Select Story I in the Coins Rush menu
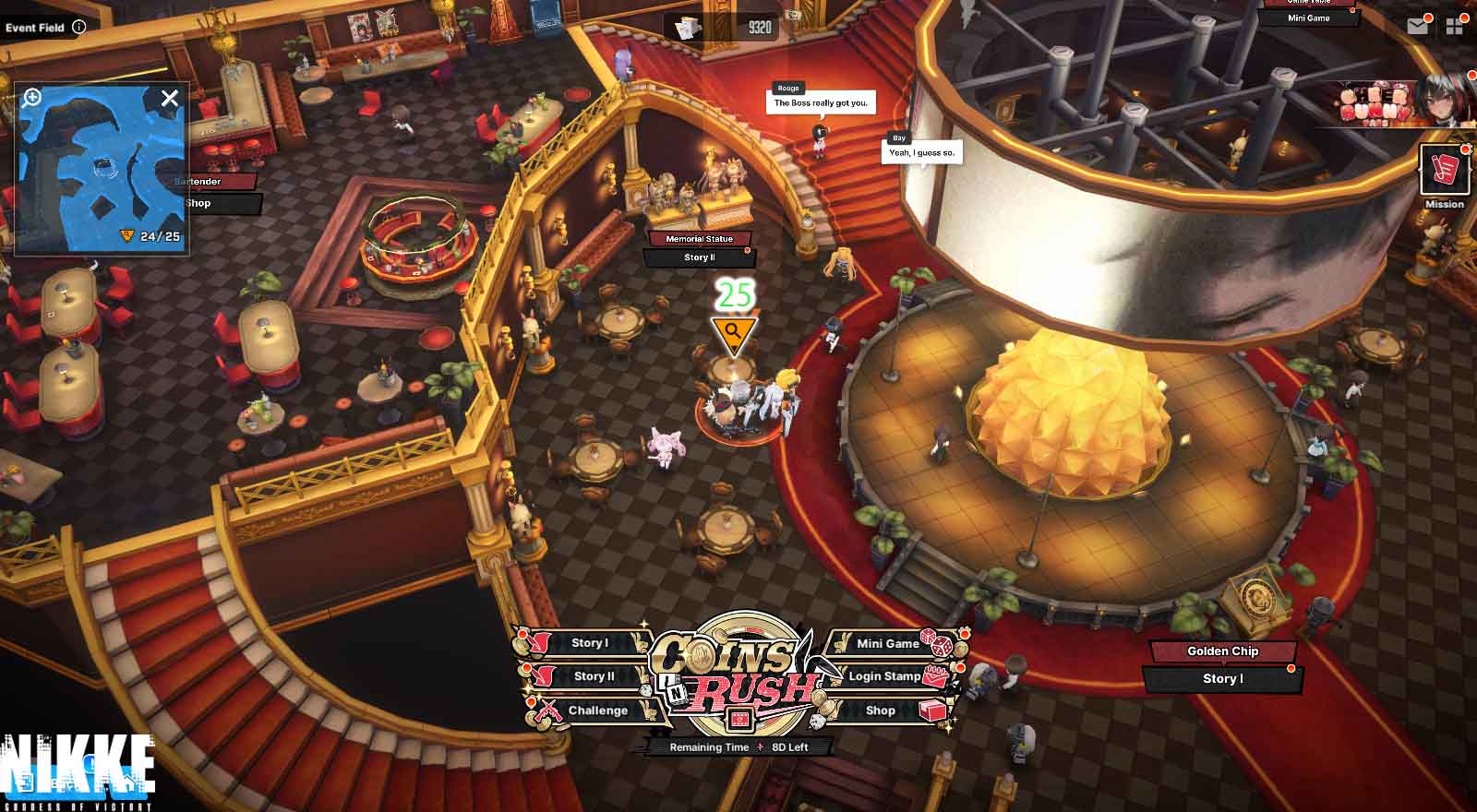Screen dimensions: 1477x812 click(x=588, y=643)
